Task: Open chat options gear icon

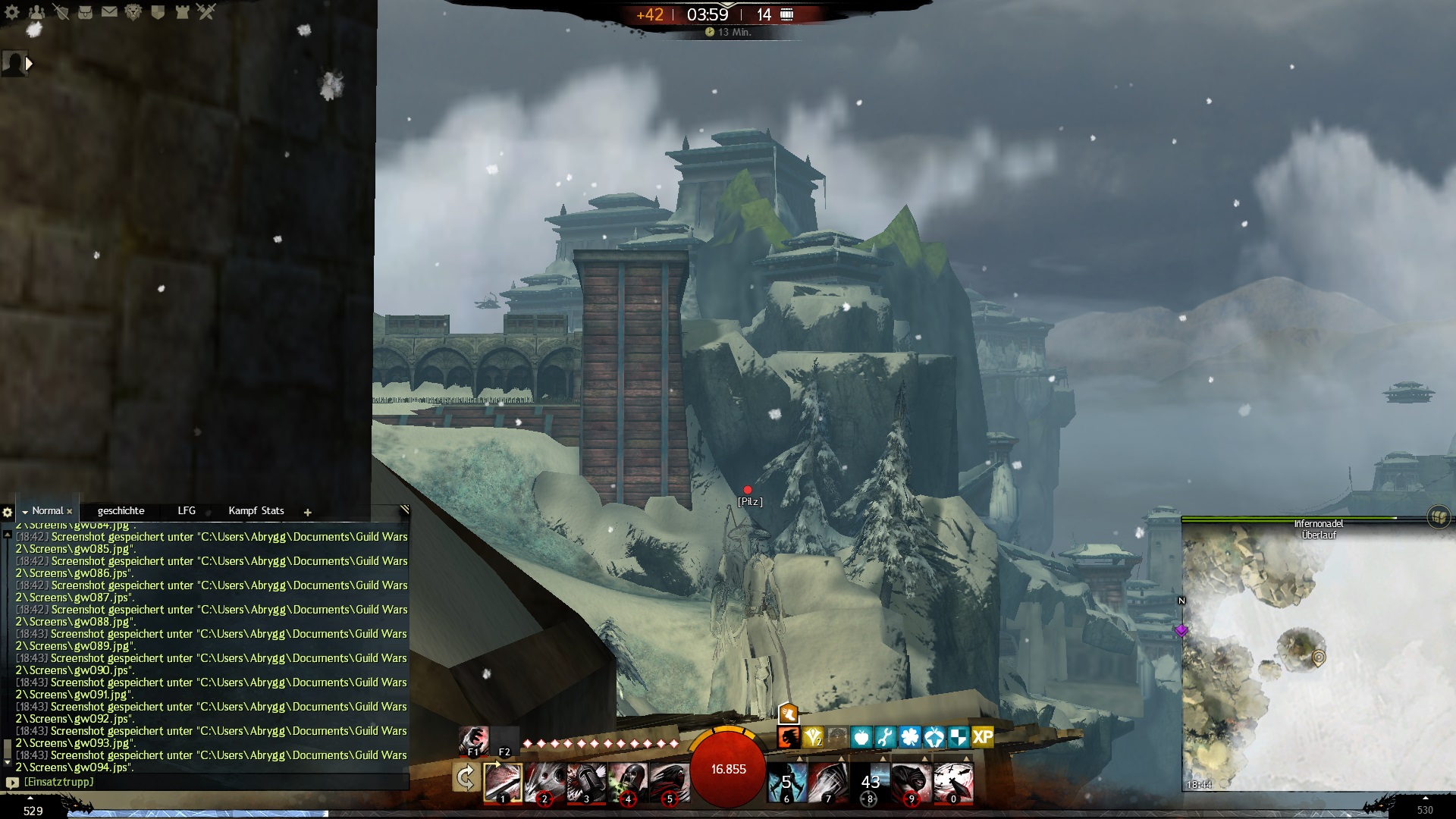Action: pos(8,513)
